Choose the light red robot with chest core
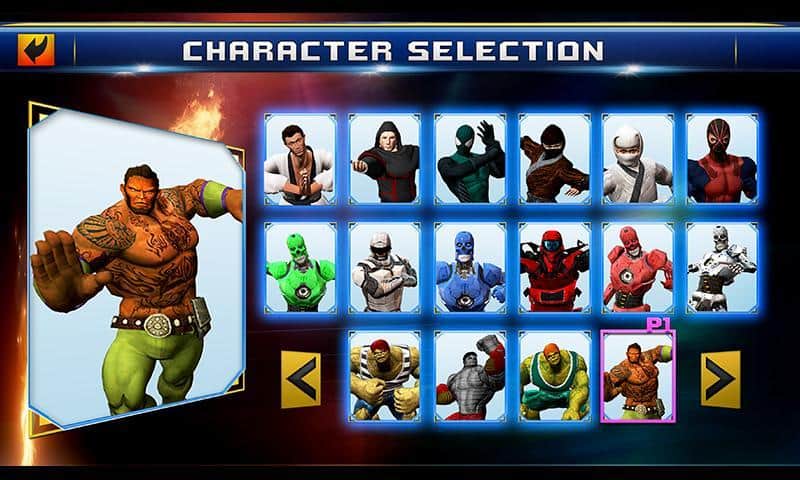Screen dimensions: 800x480 [x=637, y=267]
